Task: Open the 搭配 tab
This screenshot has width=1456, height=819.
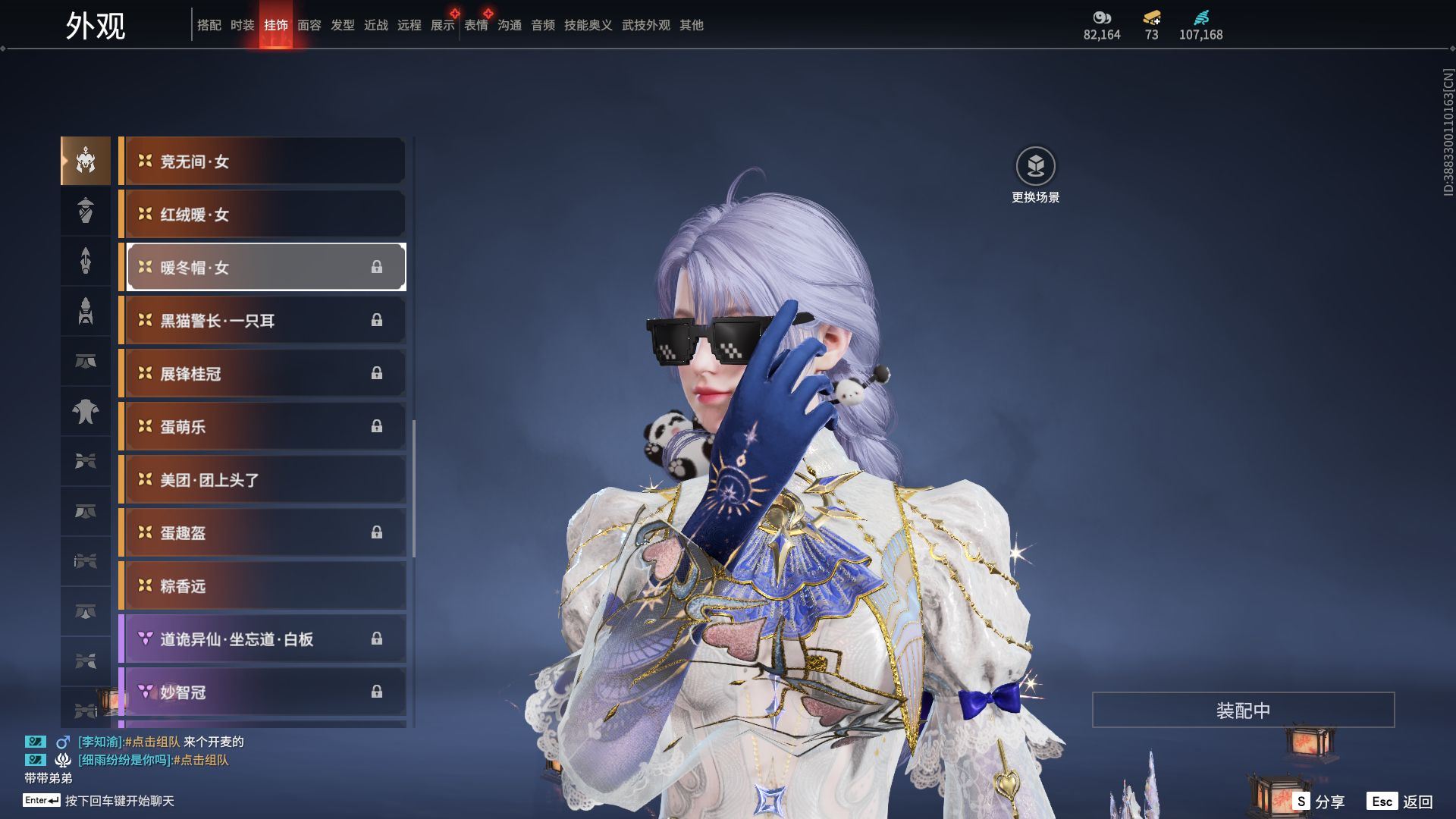Action: pyautogui.click(x=209, y=25)
